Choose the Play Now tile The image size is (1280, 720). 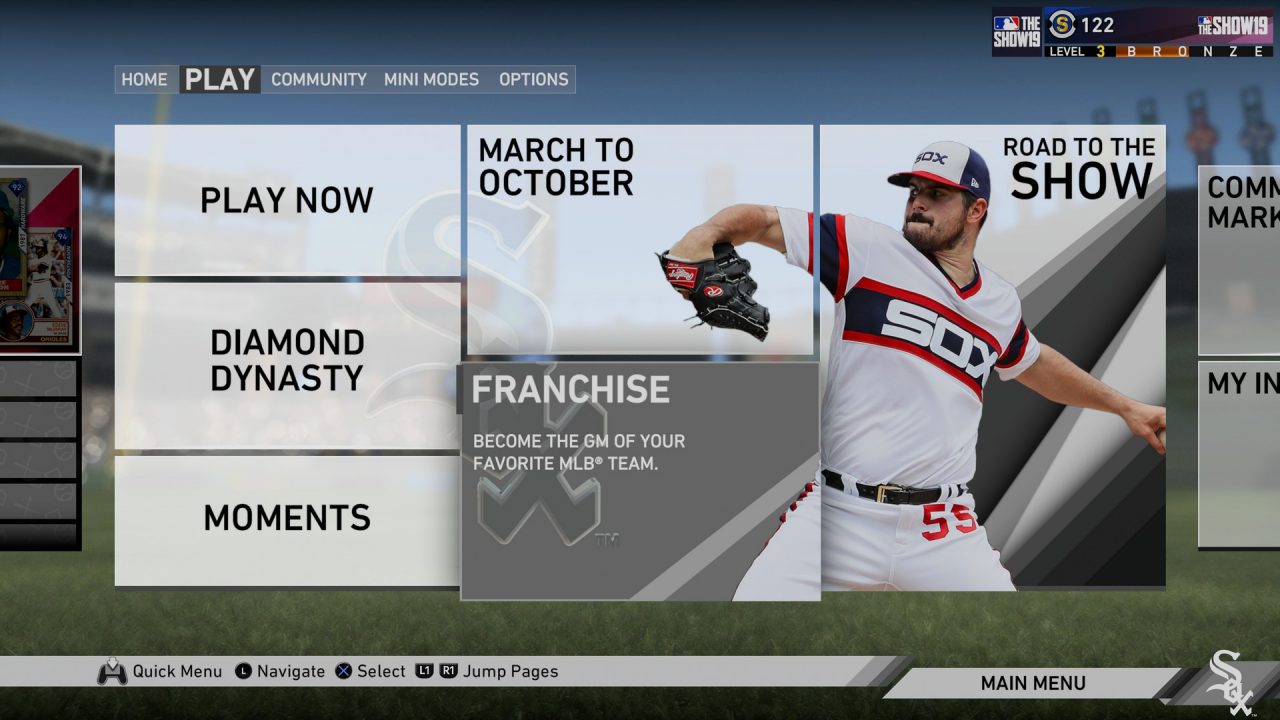(287, 200)
